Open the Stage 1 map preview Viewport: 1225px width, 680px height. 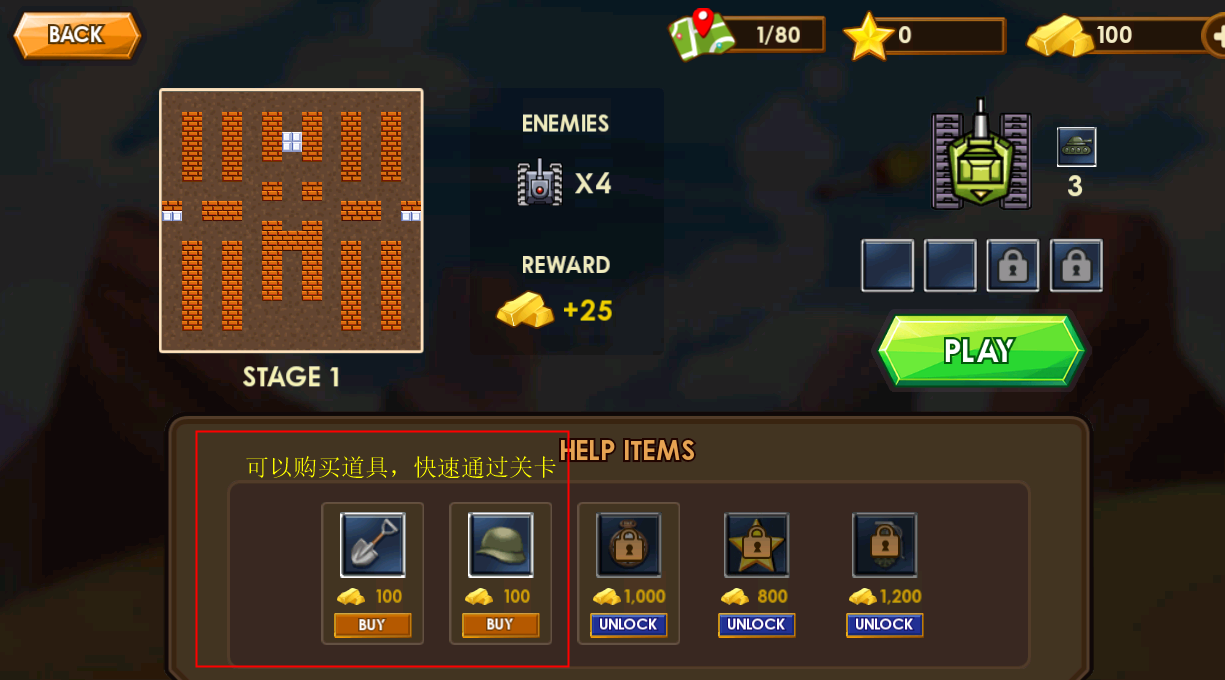tap(291, 221)
